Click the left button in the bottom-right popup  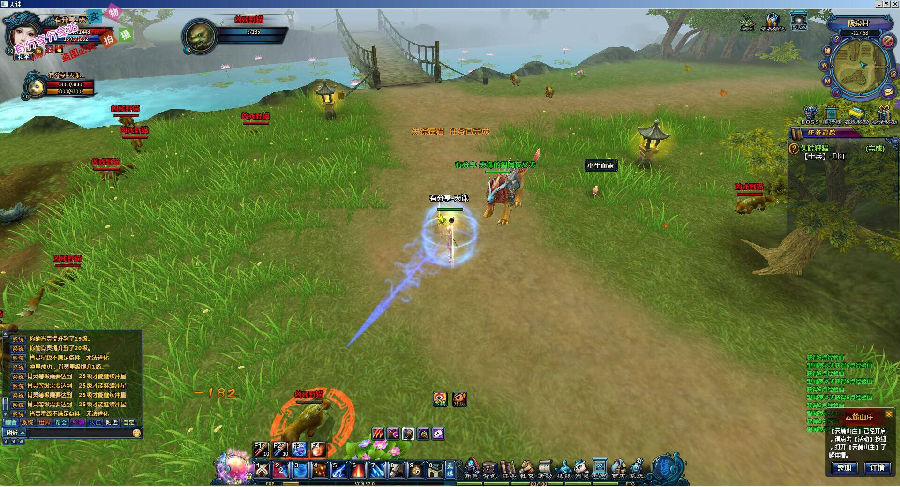coord(846,467)
